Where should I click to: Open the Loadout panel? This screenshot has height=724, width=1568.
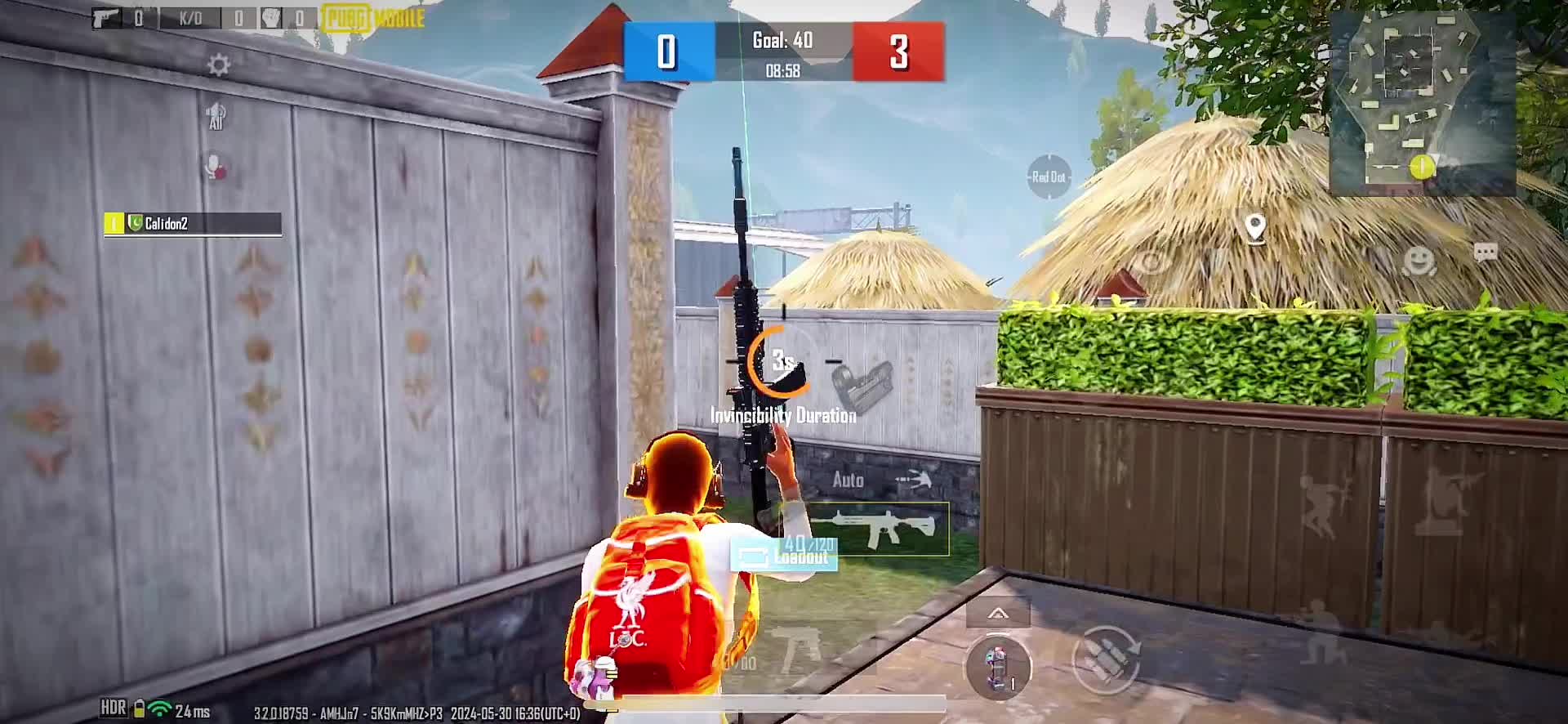point(784,556)
